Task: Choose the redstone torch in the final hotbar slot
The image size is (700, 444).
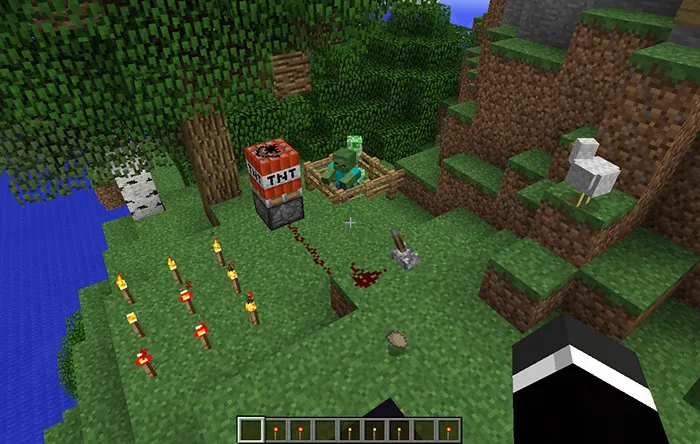Action: click(x=449, y=430)
